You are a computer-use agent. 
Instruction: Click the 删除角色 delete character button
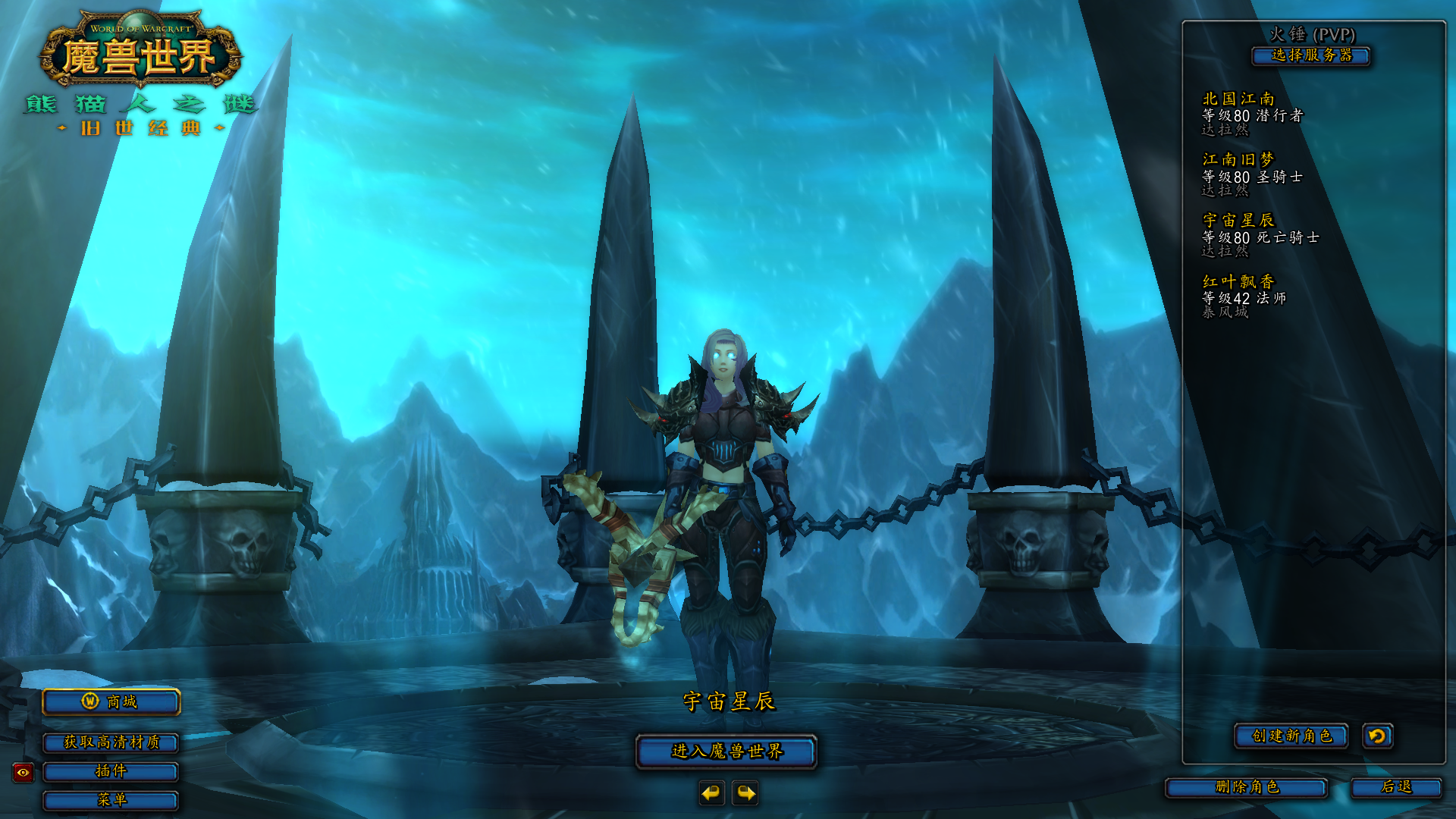point(1247,788)
